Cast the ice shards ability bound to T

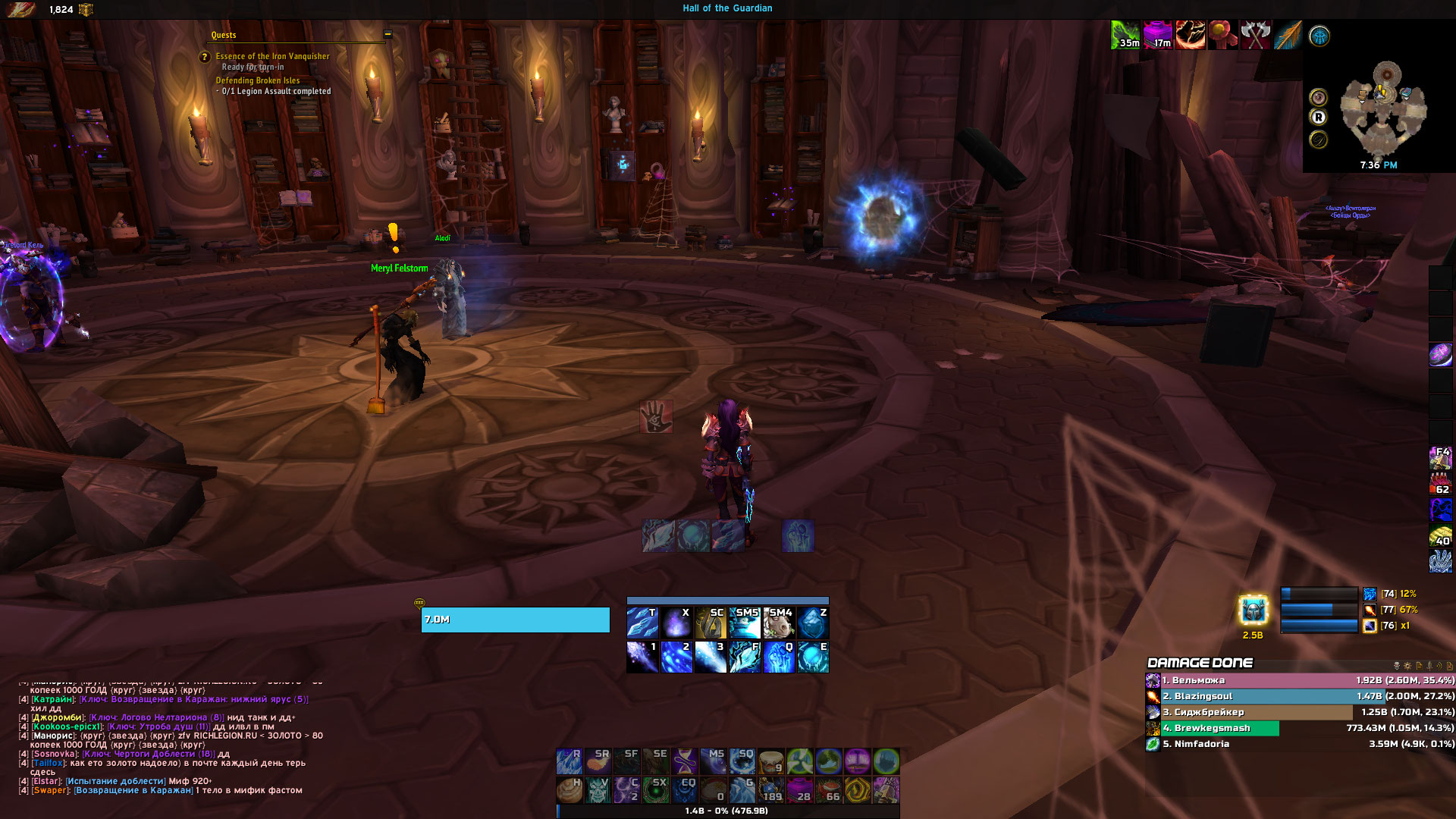pos(642,623)
